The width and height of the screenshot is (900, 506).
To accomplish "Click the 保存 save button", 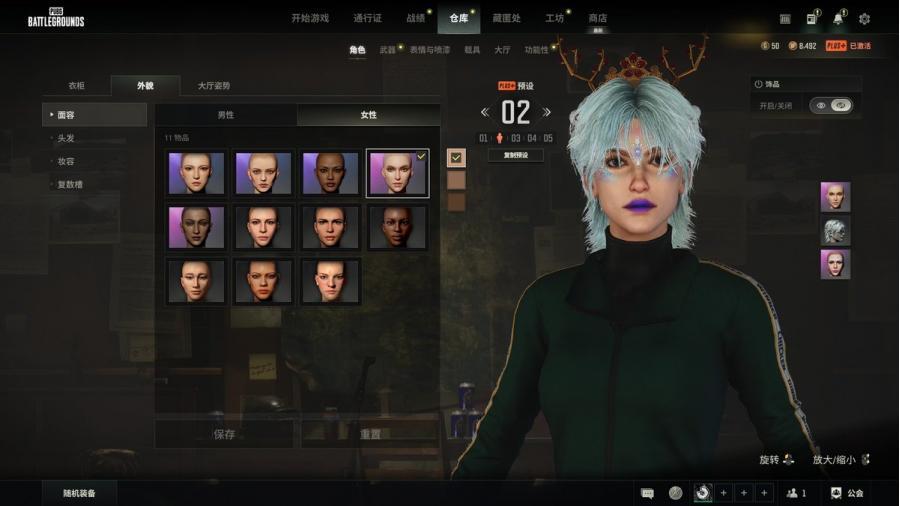I will coord(224,434).
